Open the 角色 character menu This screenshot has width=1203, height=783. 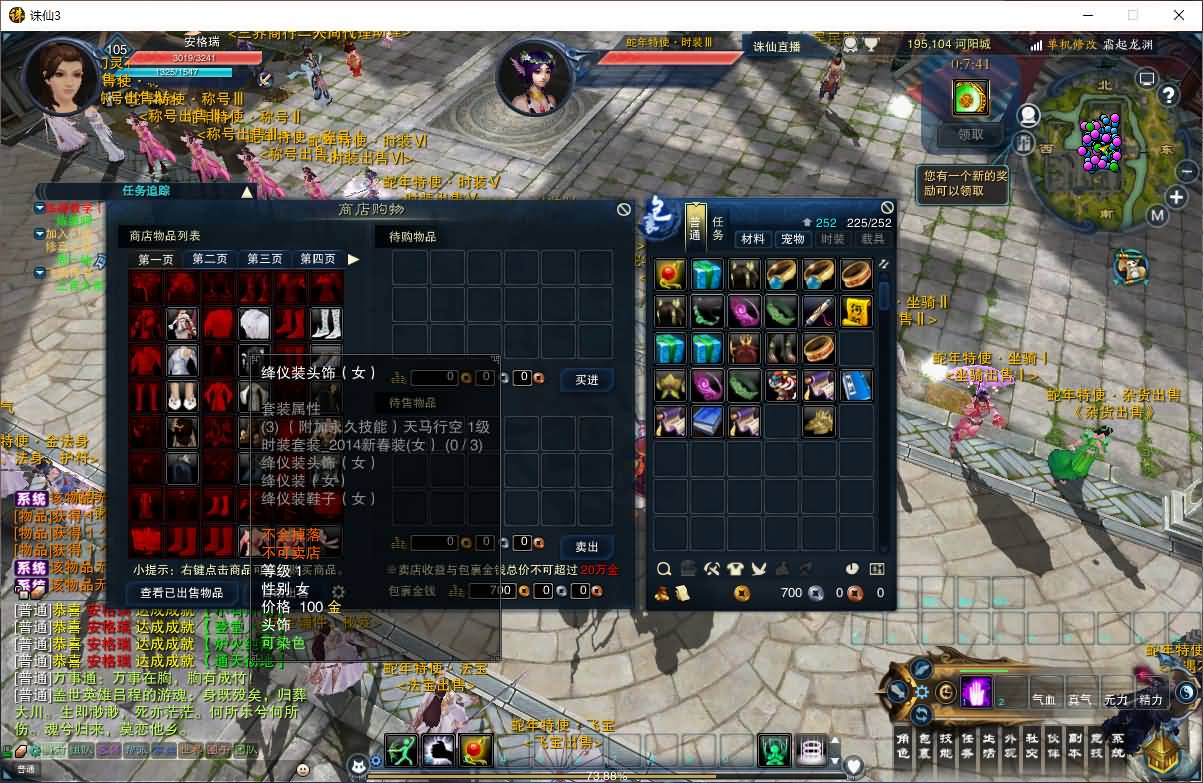click(902, 746)
